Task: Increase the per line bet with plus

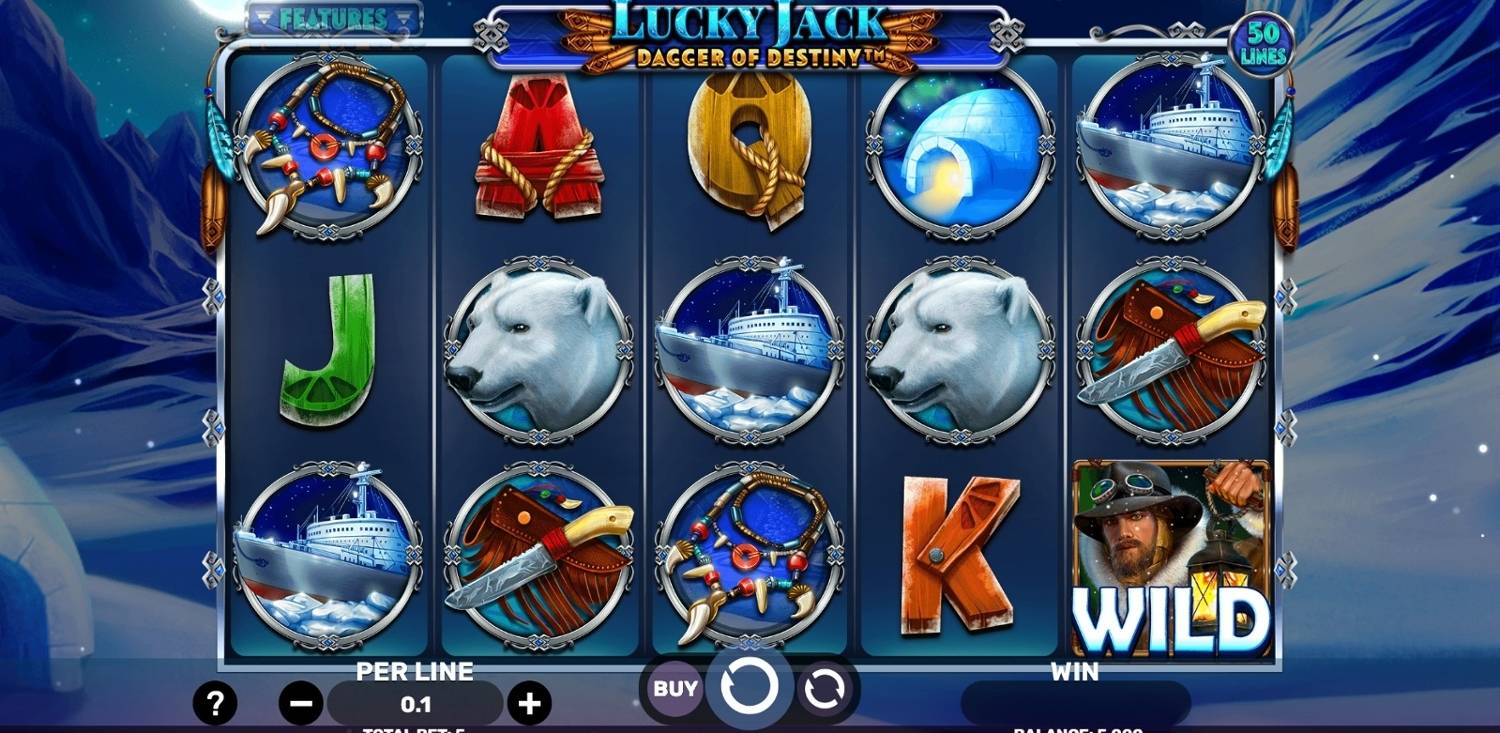Action: click(528, 701)
